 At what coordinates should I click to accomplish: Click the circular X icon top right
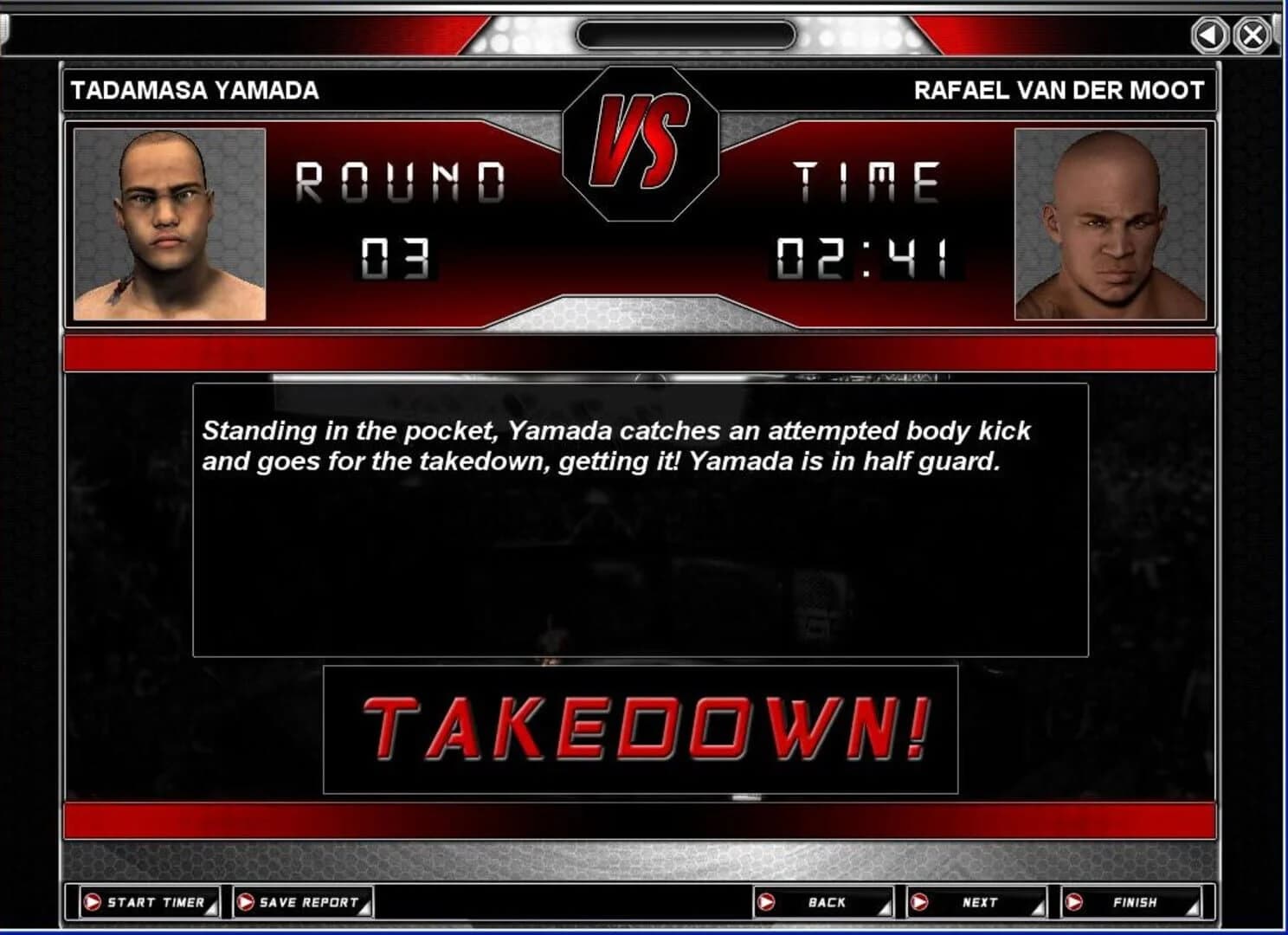[1251, 35]
